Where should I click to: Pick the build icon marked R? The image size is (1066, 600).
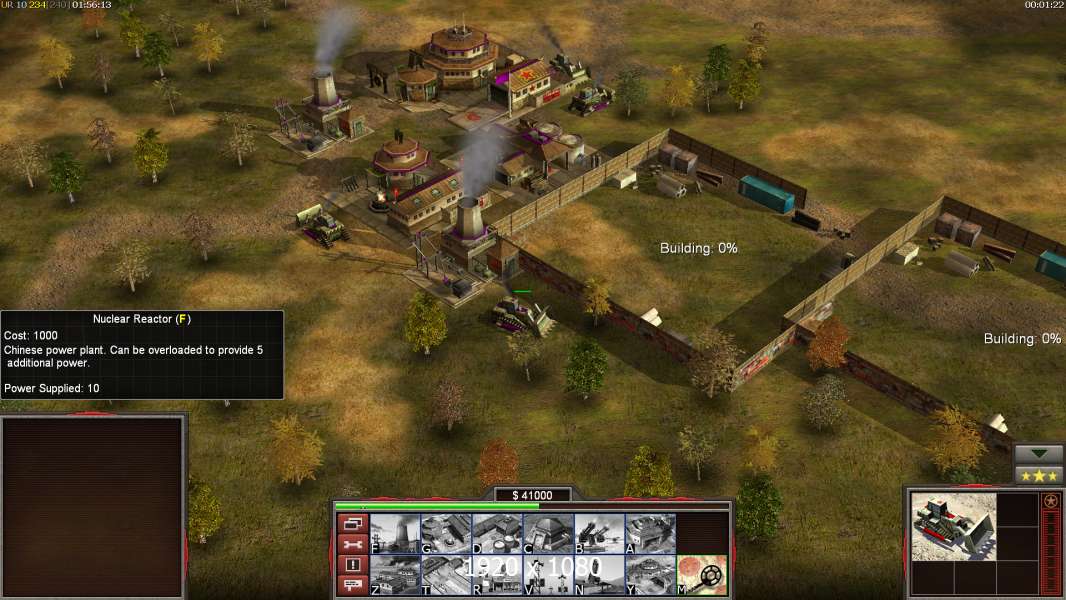pyautogui.click(x=497, y=575)
